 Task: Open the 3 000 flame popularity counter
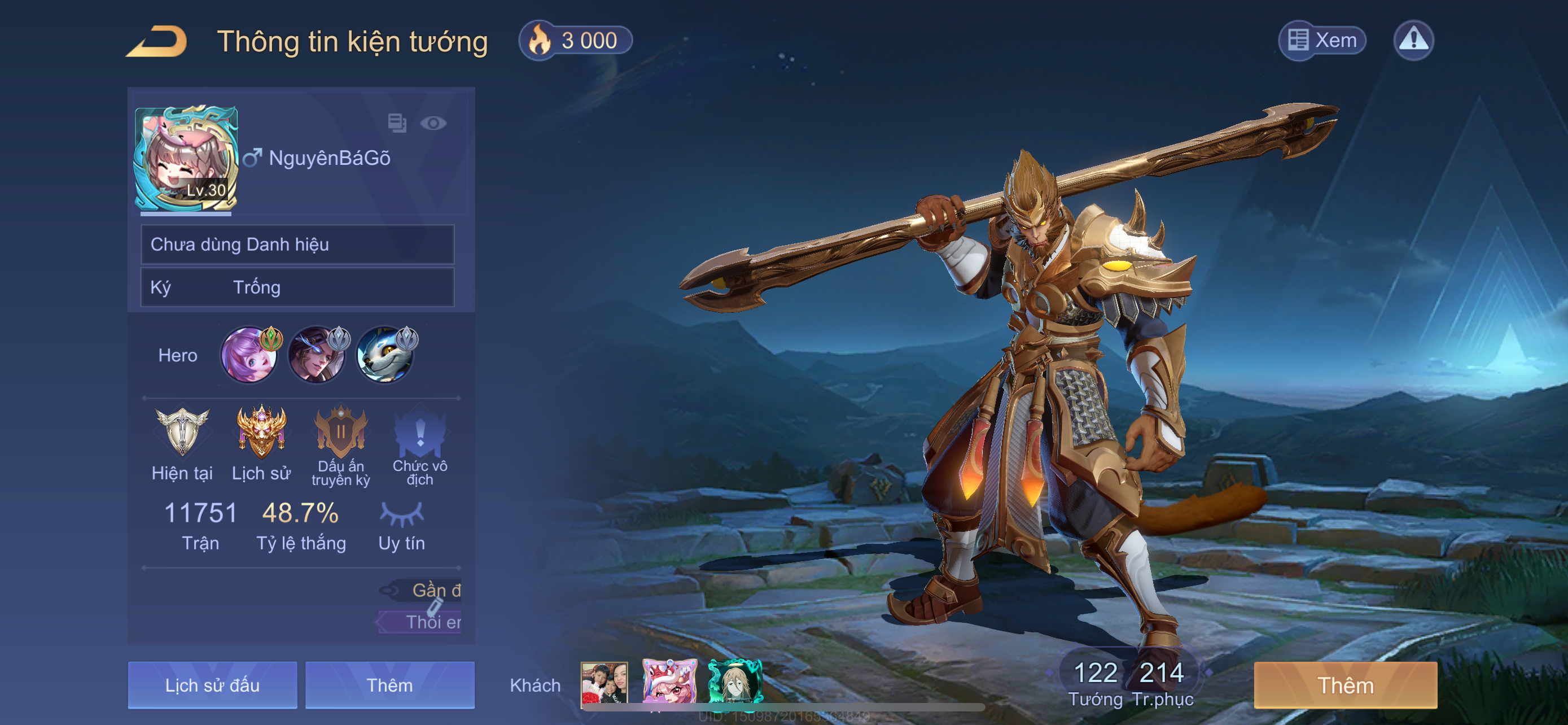click(x=575, y=41)
